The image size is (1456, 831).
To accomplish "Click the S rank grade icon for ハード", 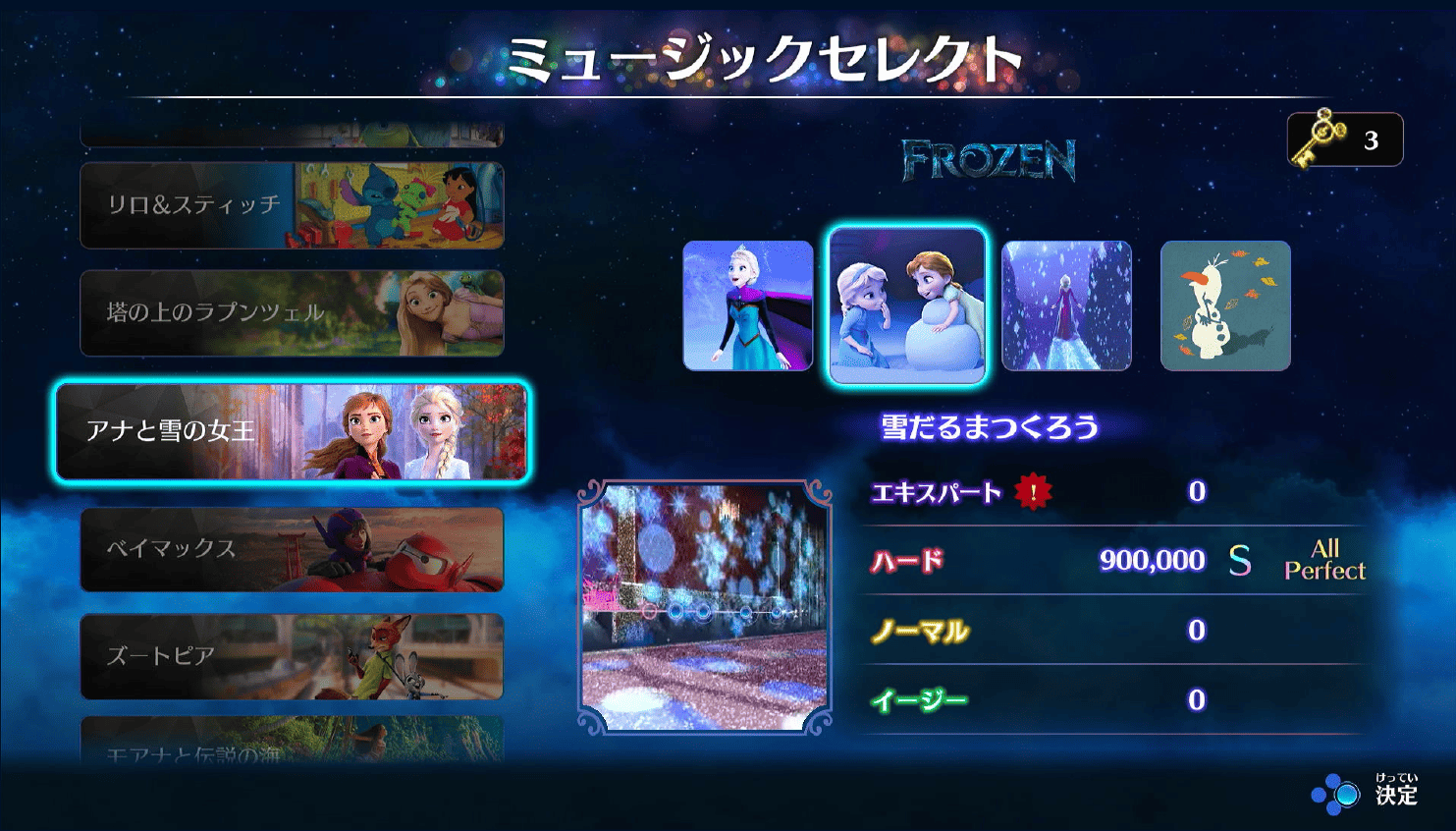I will (x=1241, y=560).
